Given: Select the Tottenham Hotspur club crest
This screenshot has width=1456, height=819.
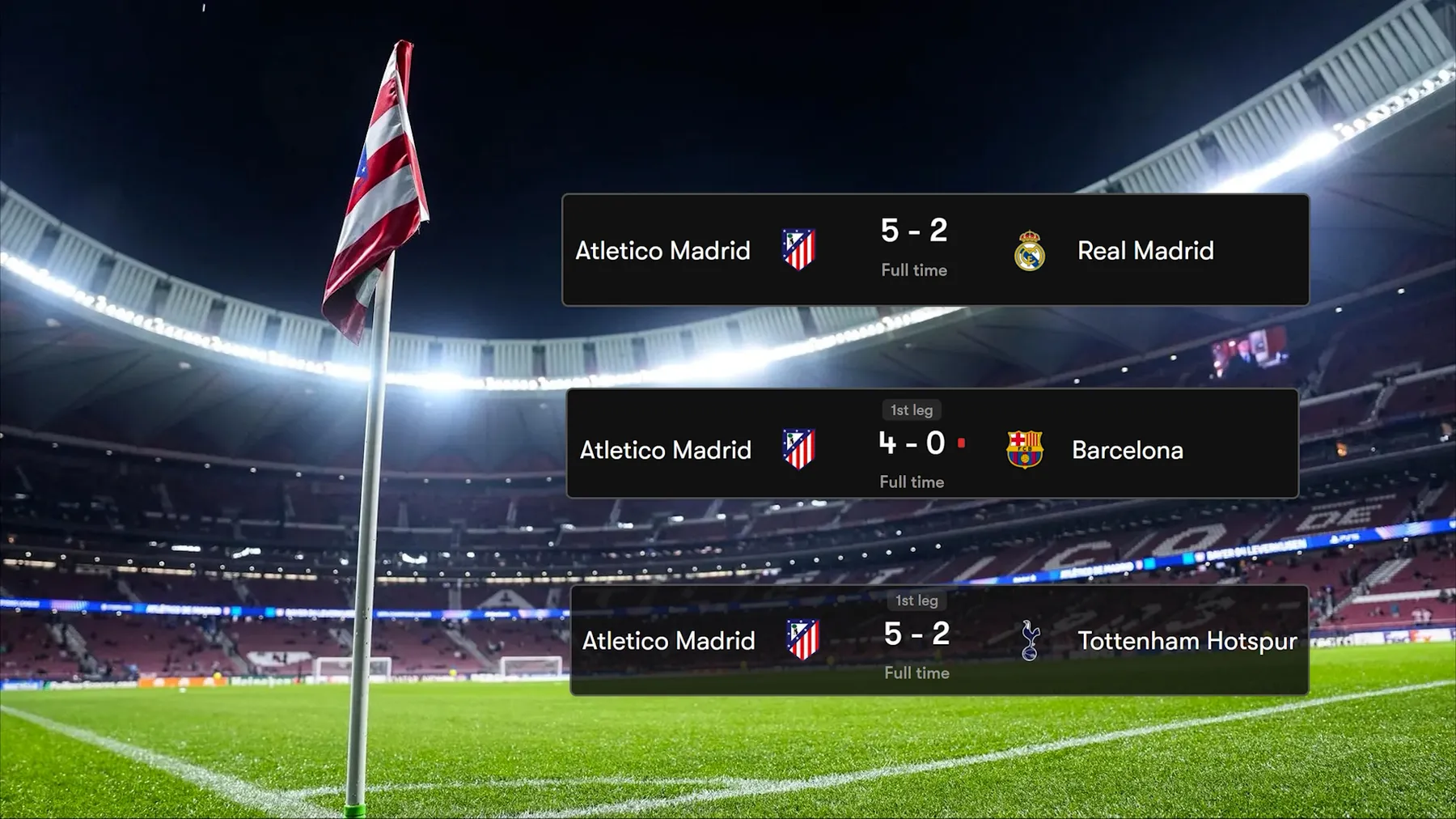Looking at the screenshot, I should point(1029,640).
